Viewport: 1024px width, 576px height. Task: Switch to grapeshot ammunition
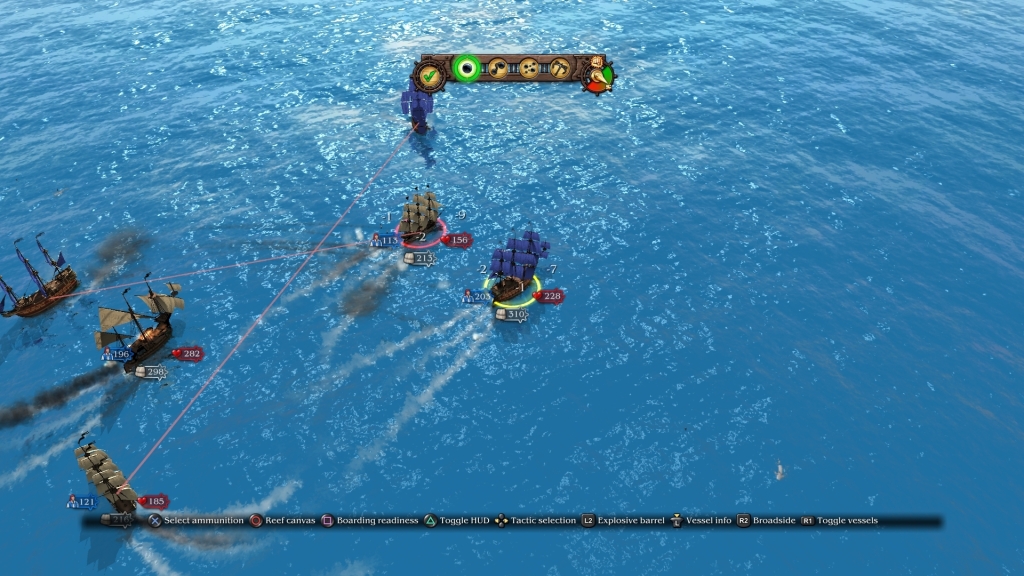click(529, 68)
